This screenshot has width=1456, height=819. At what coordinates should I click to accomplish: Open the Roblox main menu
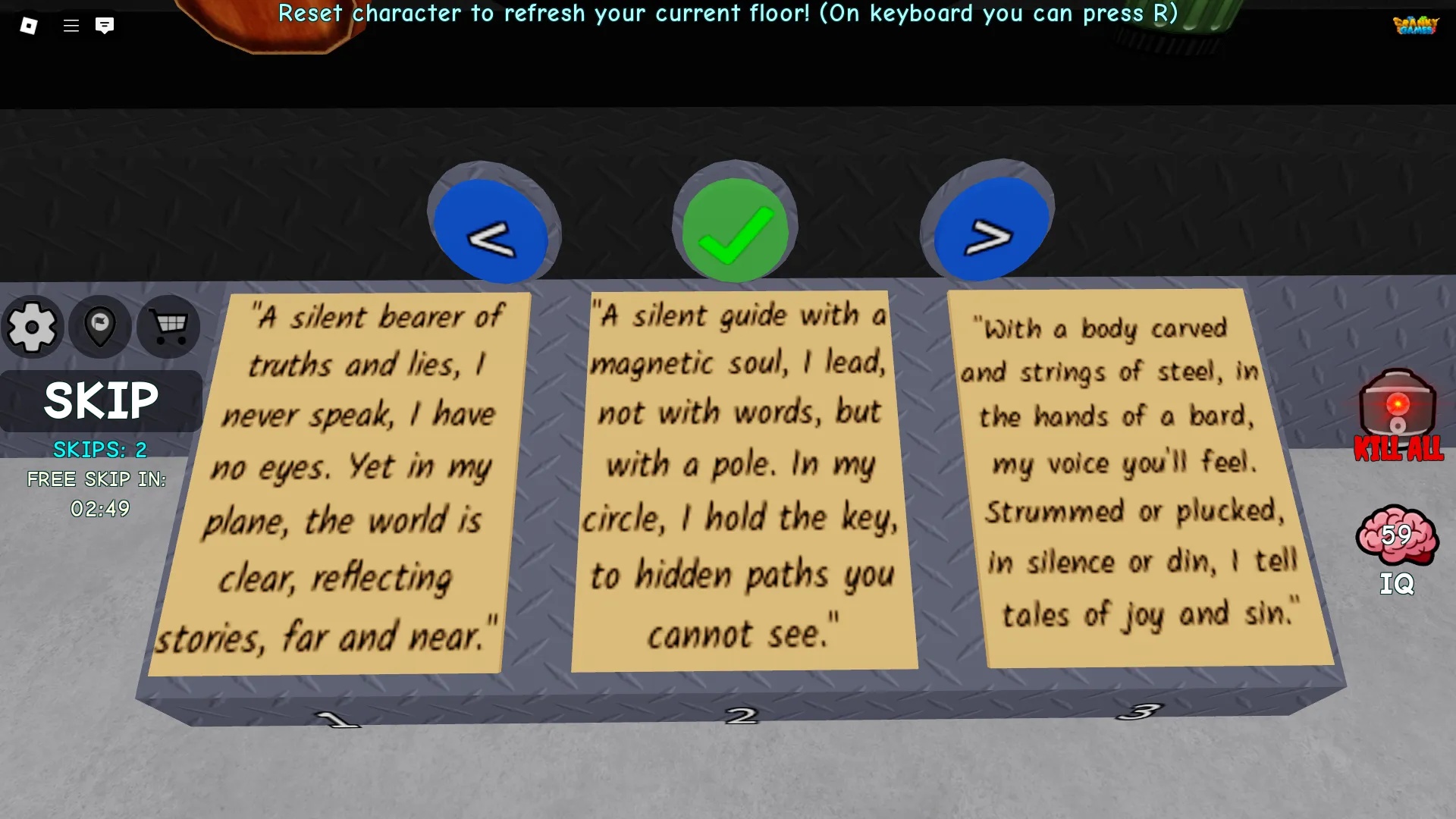(29, 26)
